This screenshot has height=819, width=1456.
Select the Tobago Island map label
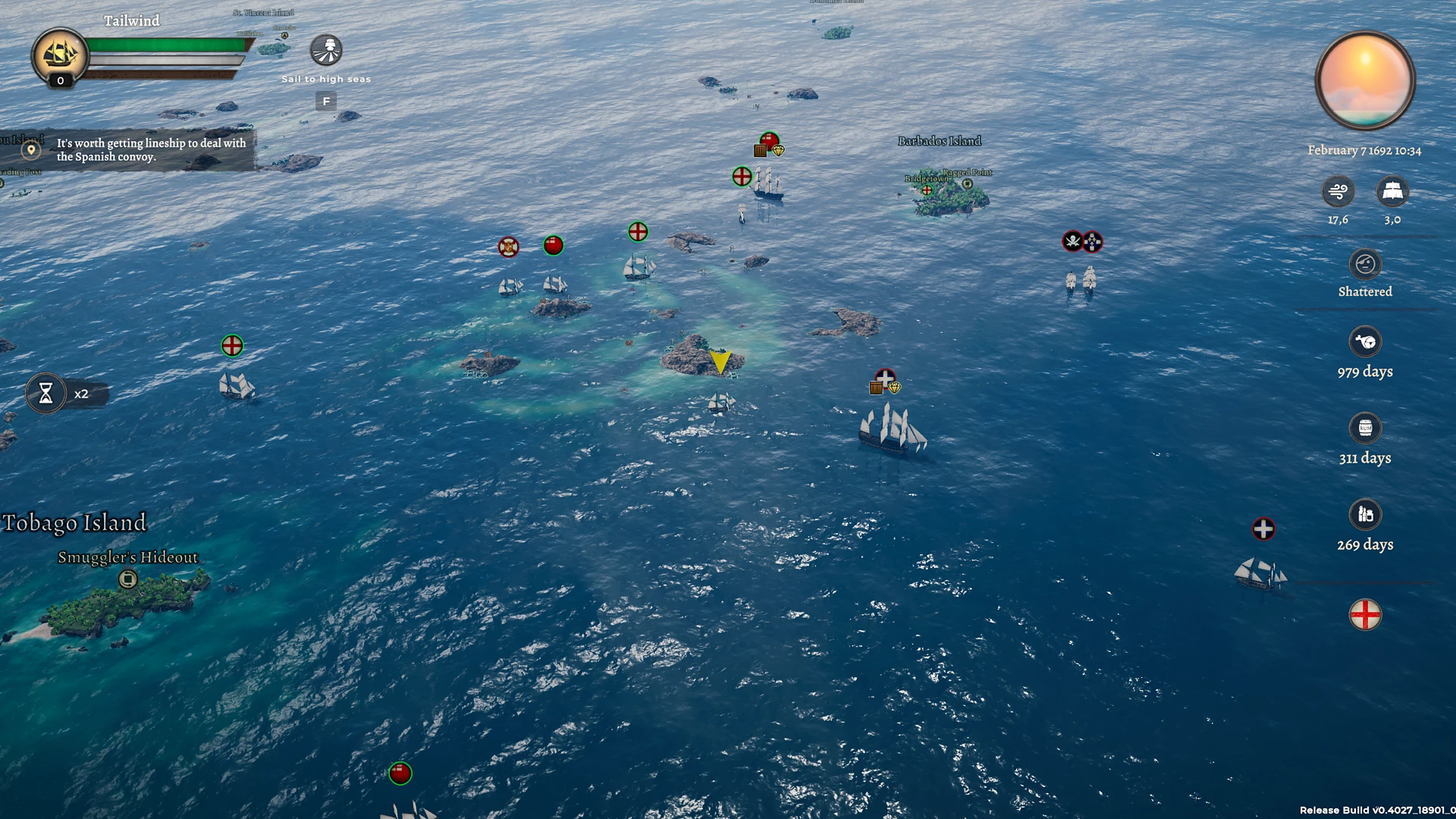(74, 522)
